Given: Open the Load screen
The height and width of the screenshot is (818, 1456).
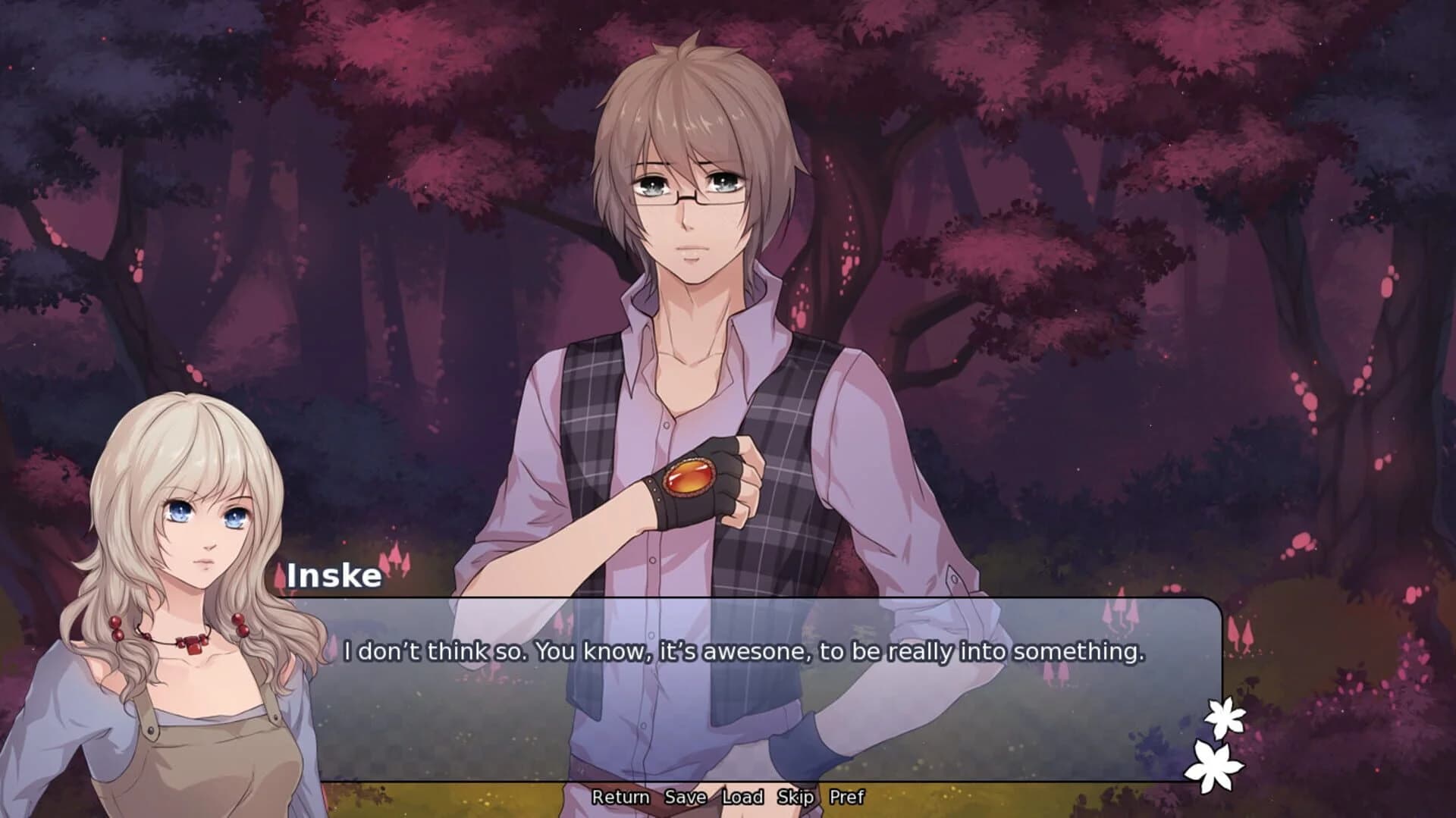Looking at the screenshot, I should tap(744, 798).
